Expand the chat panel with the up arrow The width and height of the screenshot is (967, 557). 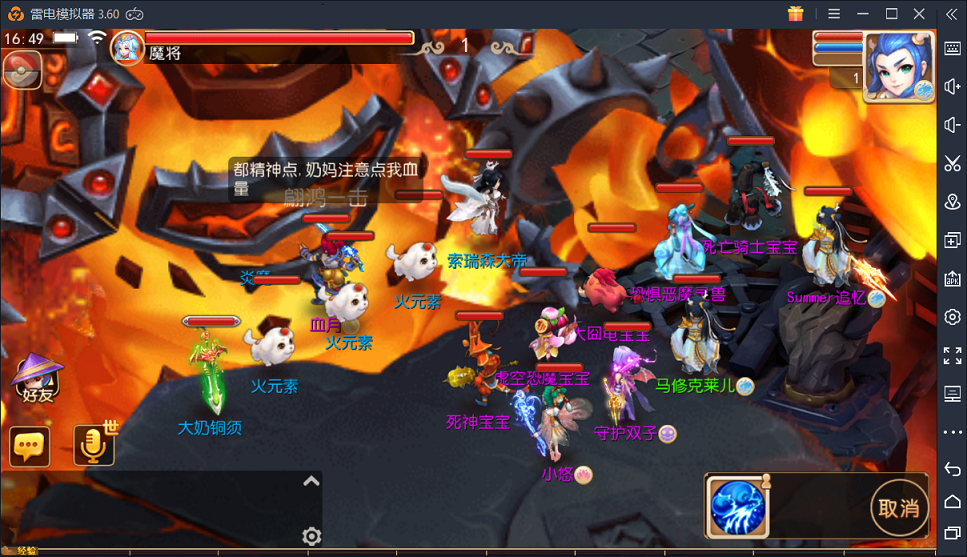pyautogui.click(x=311, y=482)
